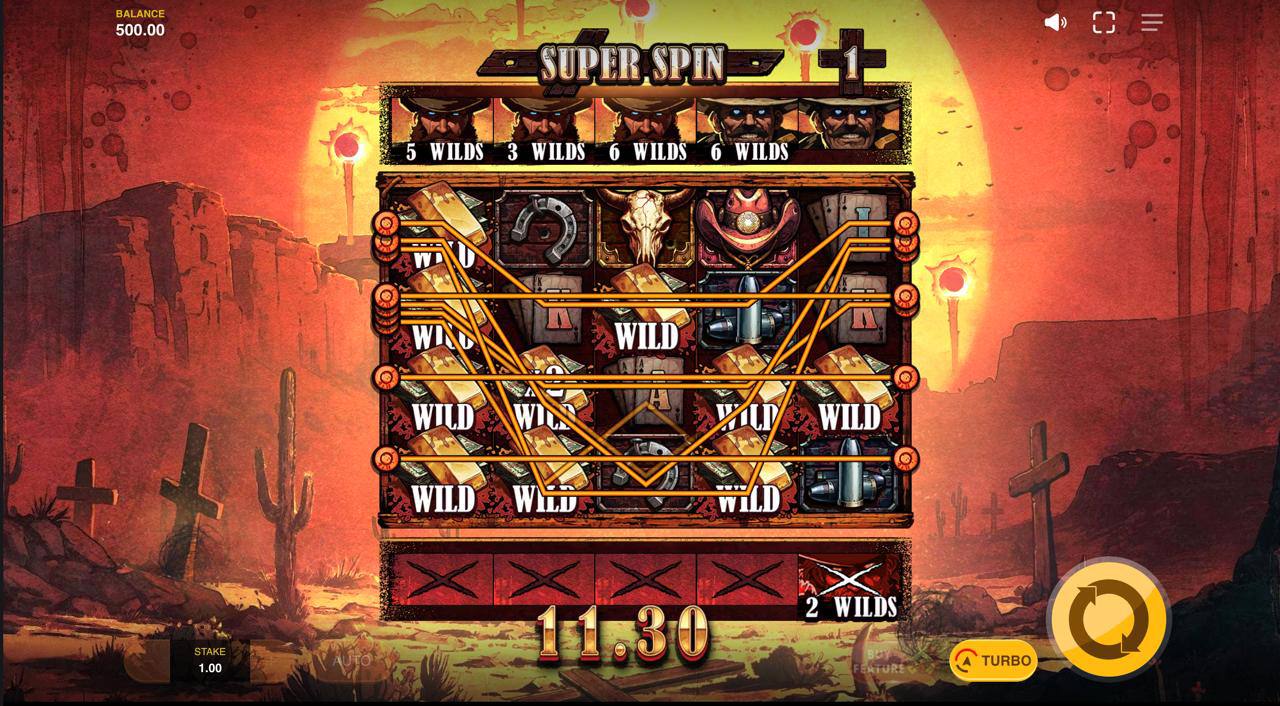Open the Auto spin options
1280x706 pixels.
[x=352, y=661]
